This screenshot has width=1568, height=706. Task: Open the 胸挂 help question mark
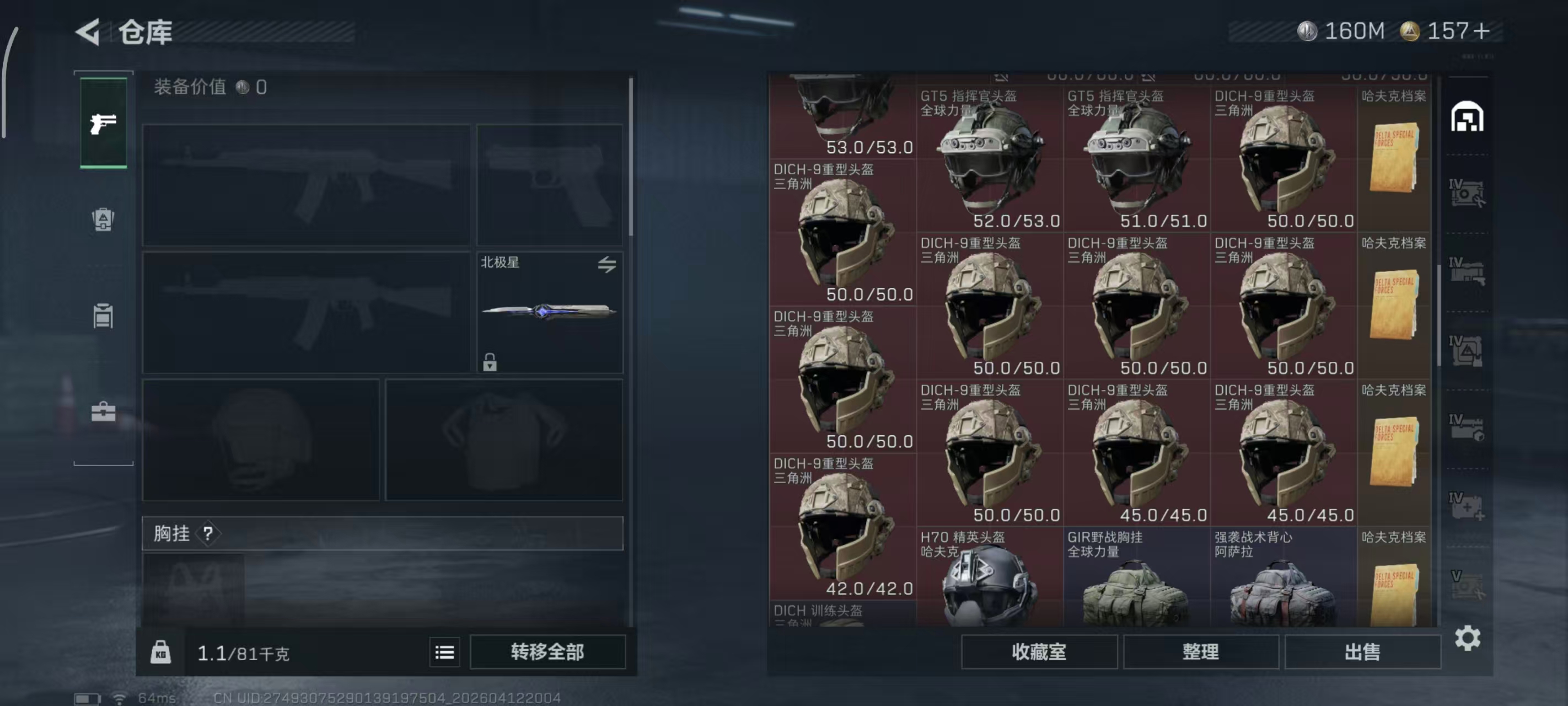[208, 533]
